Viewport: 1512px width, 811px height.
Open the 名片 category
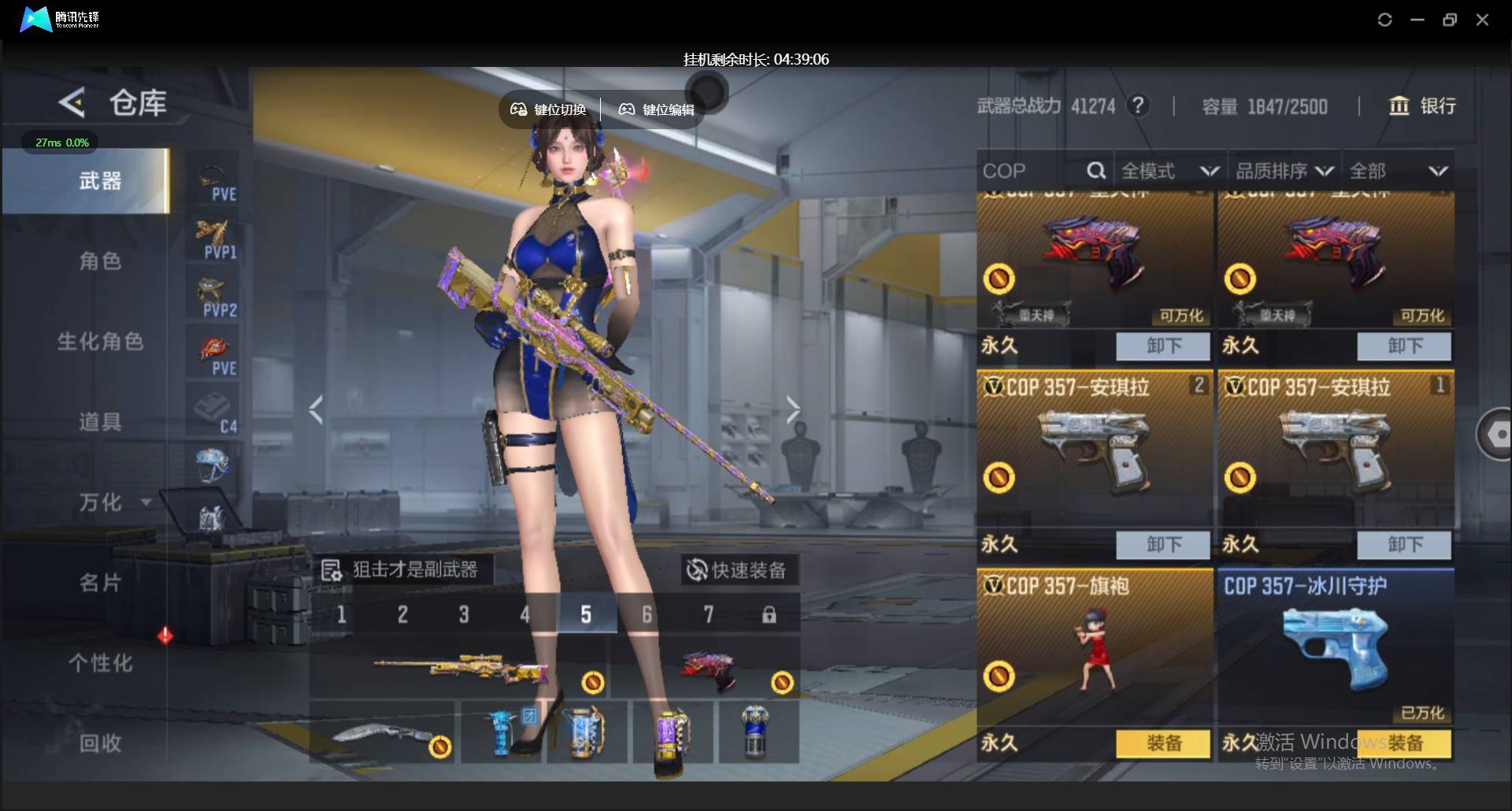(x=100, y=583)
